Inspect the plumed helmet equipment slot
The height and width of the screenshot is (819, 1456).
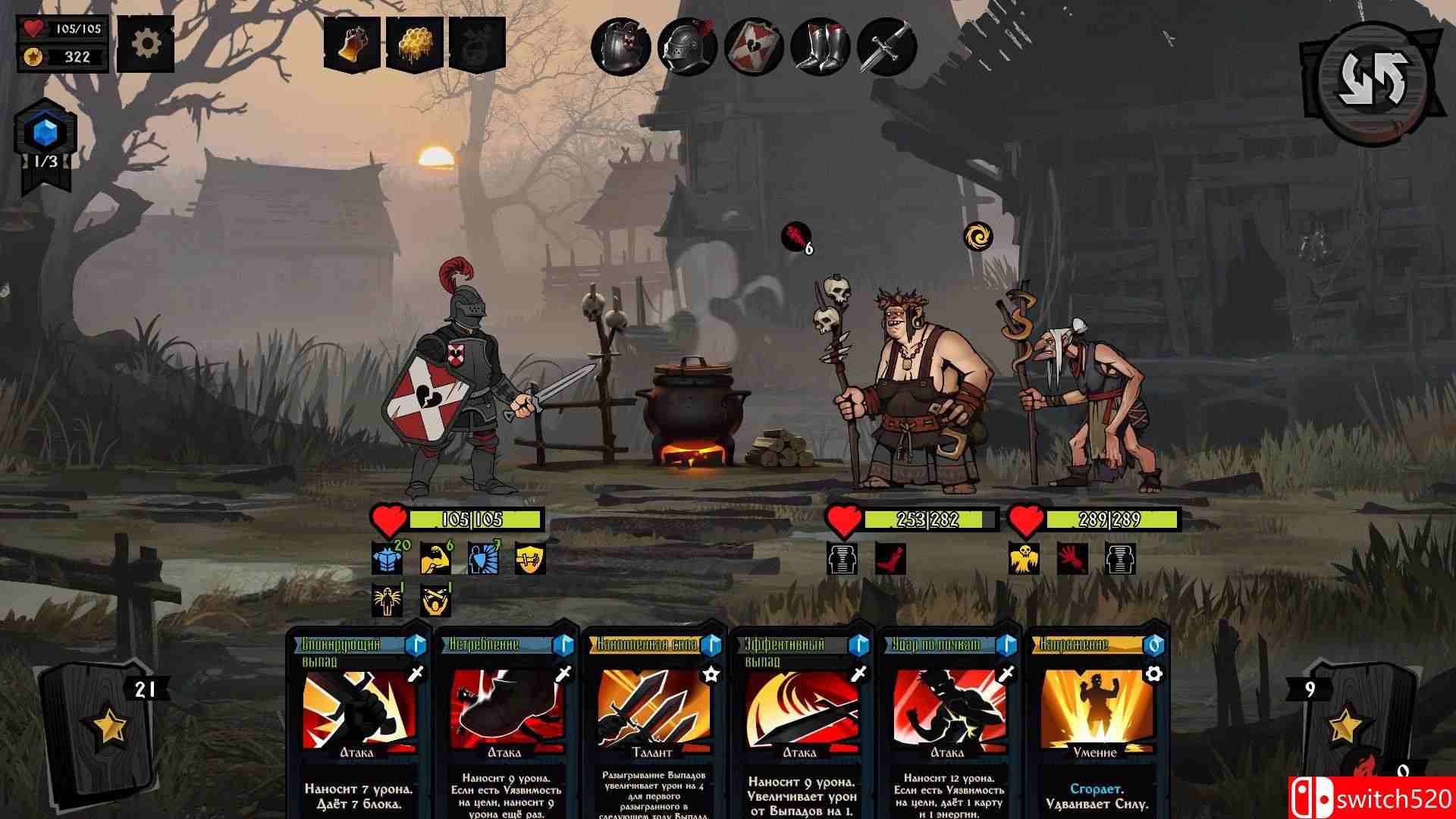point(687,47)
